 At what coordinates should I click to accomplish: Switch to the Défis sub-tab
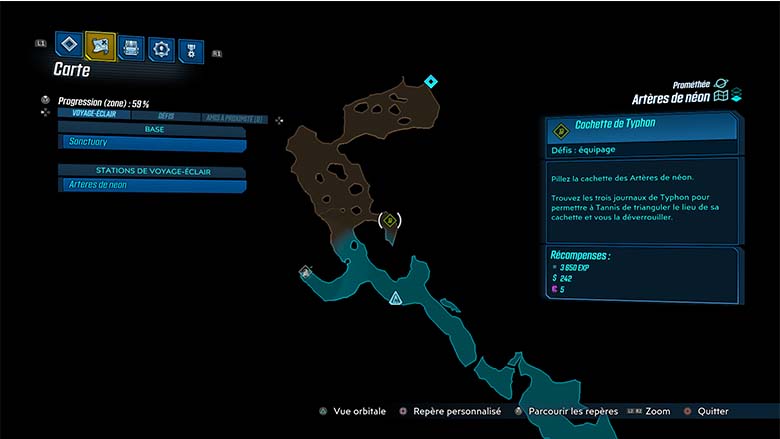click(165, 116)
